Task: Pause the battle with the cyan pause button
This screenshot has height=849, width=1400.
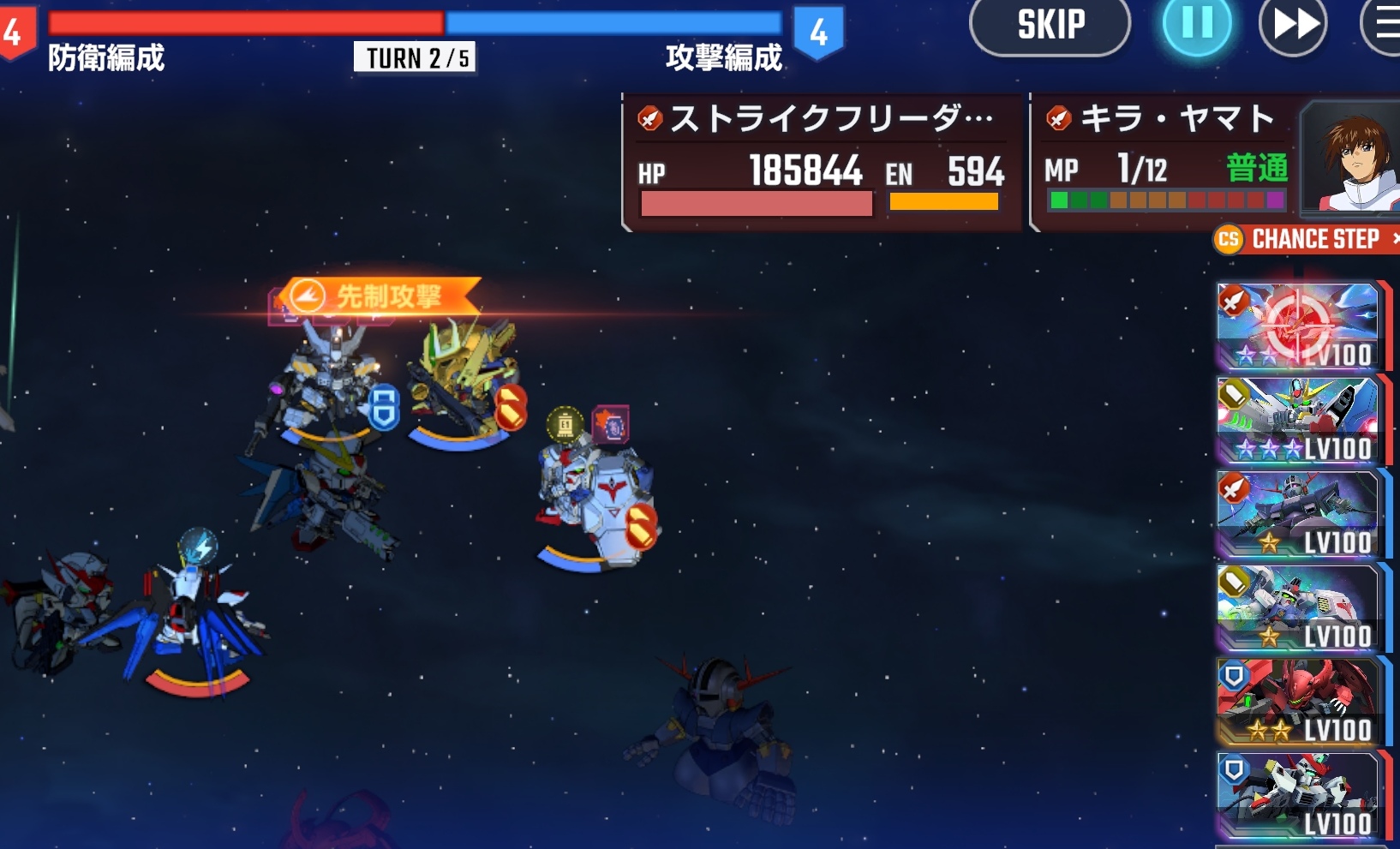Action: tap(1196, 24)
